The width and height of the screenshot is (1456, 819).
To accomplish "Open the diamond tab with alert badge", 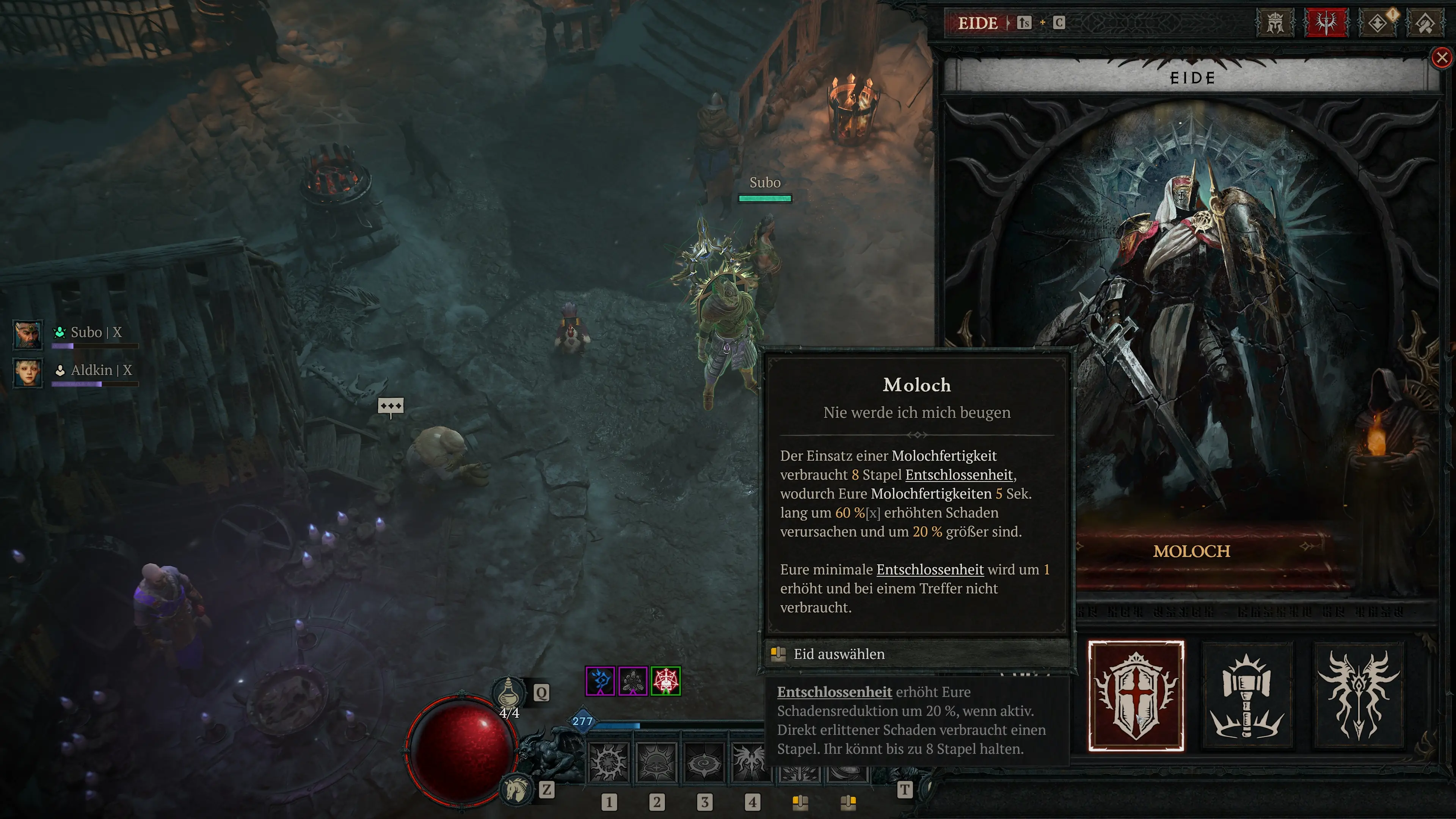I will [1378, 23].
